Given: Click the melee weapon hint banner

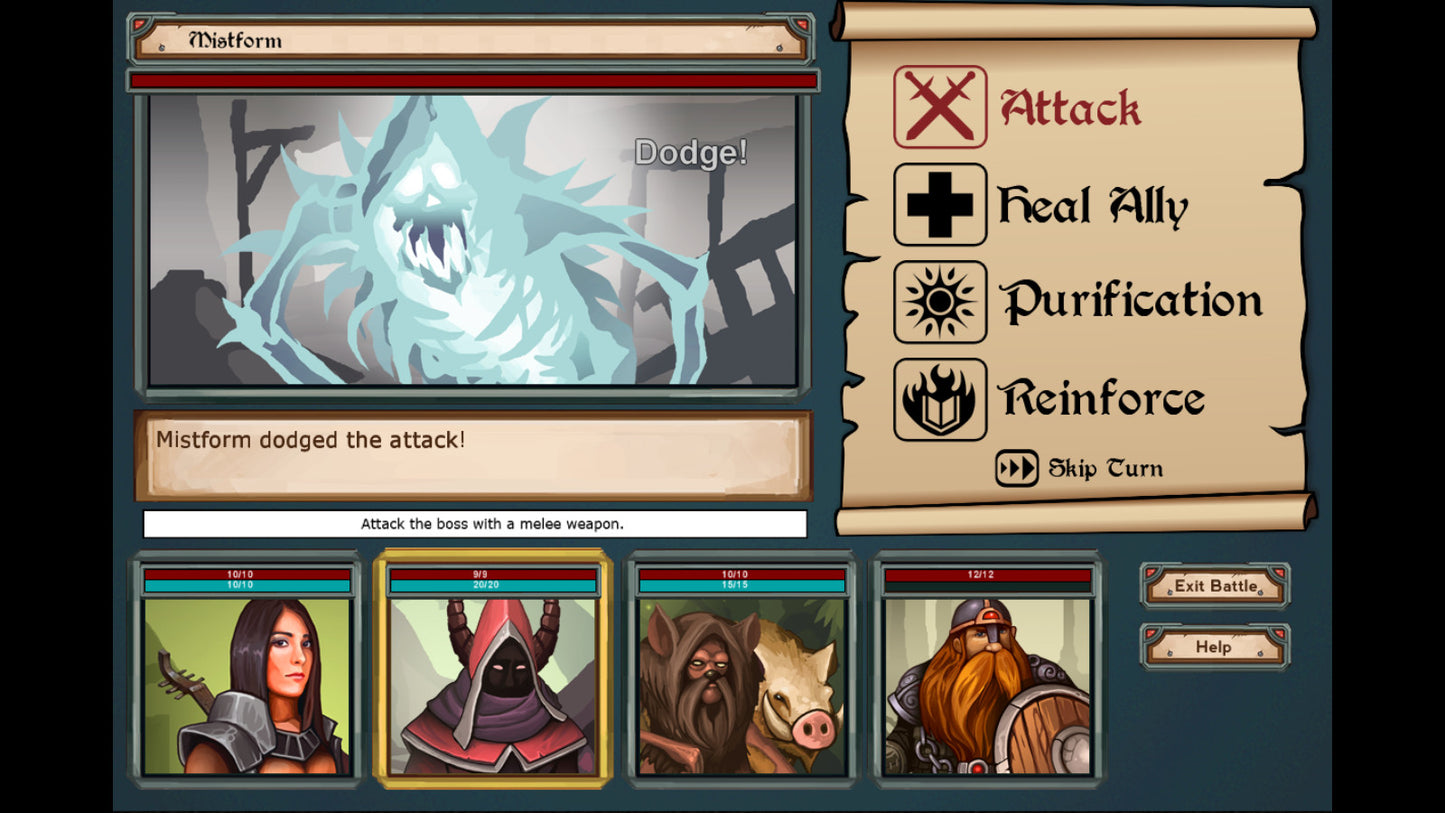Looking at the screenshot, I should (x=475, y=523).
